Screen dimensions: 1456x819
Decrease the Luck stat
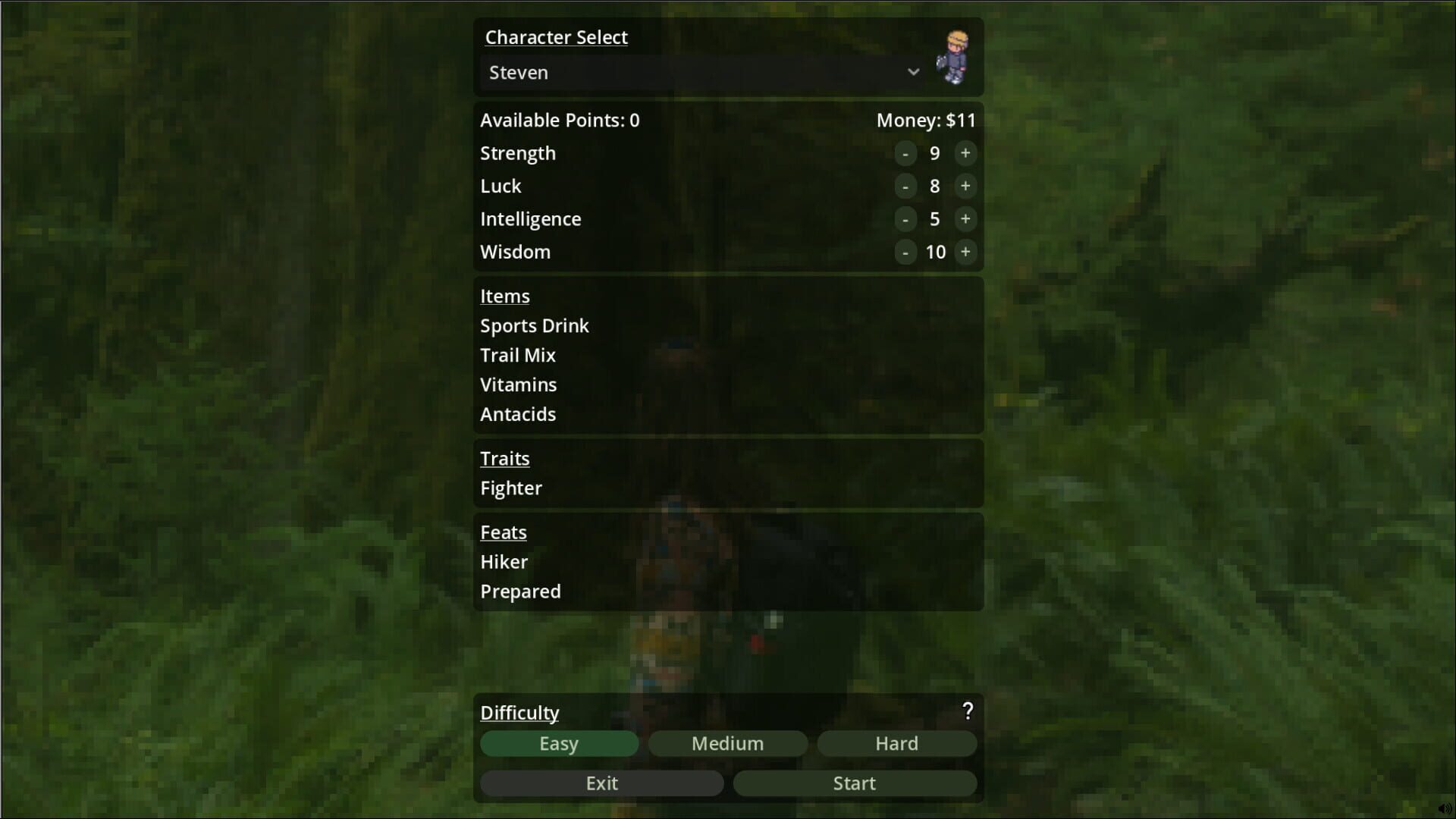coord(906,187)
